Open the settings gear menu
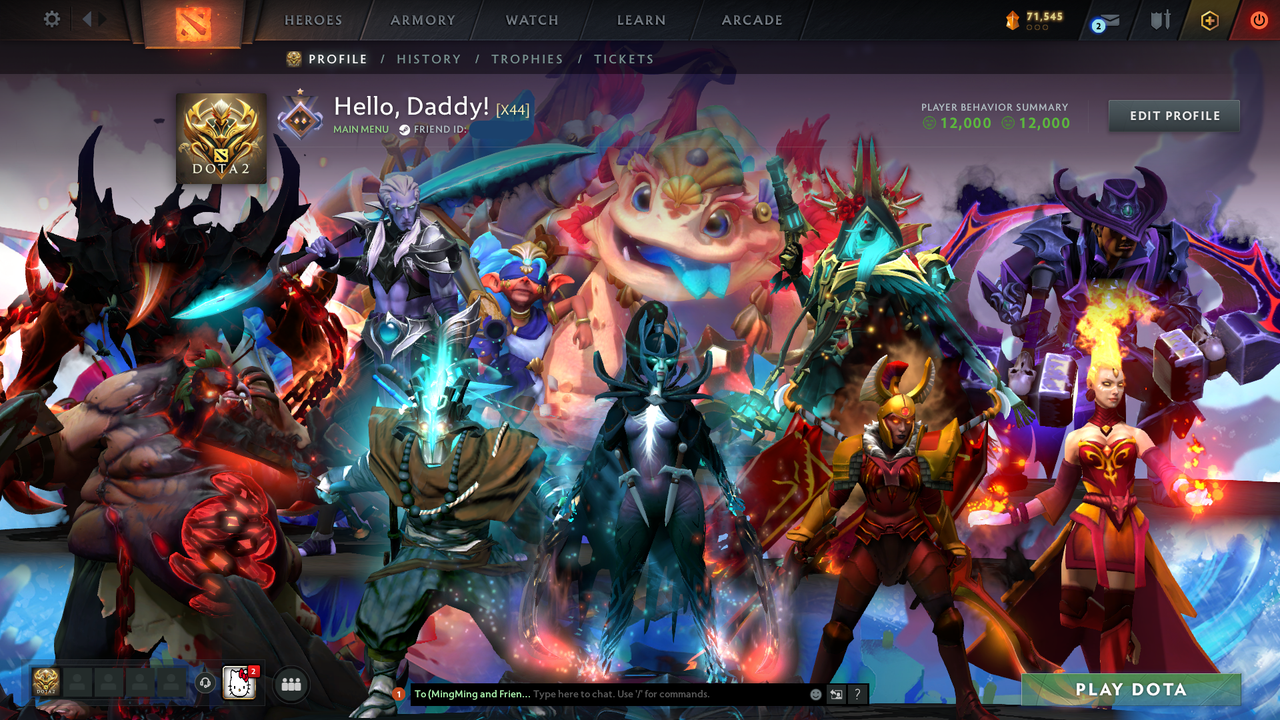This screenshot has height=720, width=1280. point(52,18)
